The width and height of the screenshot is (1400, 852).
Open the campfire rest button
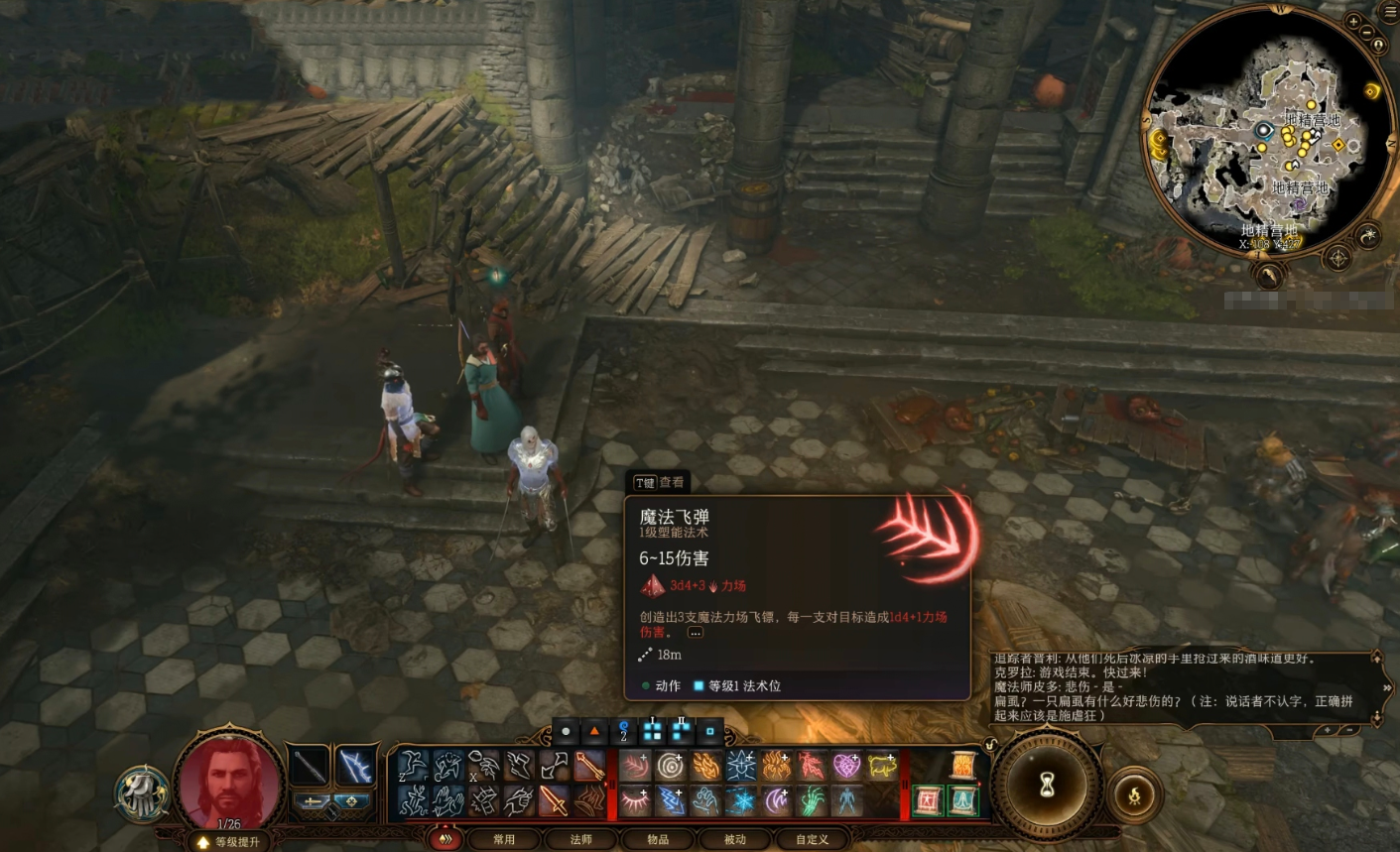coord(1134,793)
